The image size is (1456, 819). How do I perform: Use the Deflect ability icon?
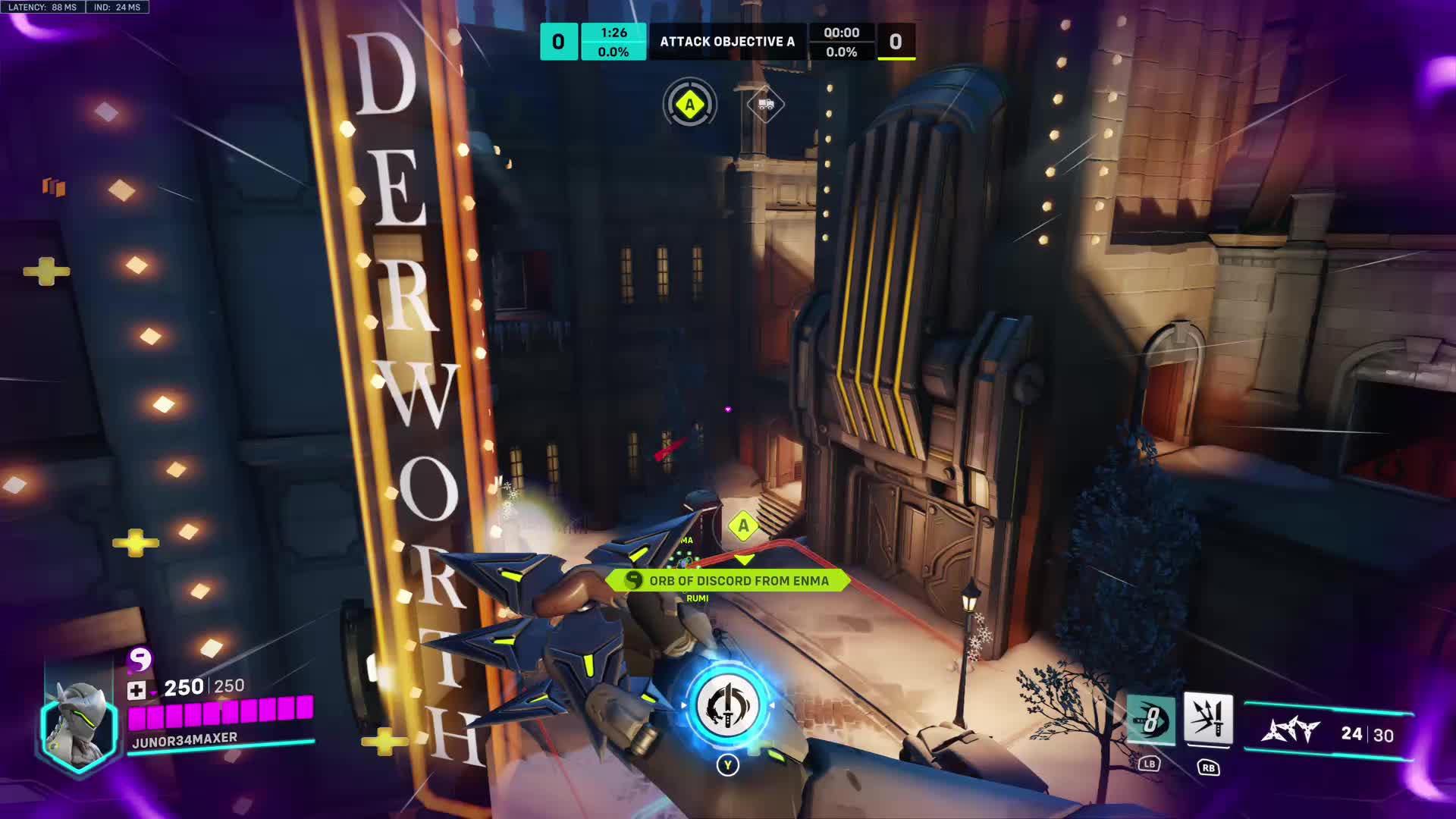pos(1208,718)
